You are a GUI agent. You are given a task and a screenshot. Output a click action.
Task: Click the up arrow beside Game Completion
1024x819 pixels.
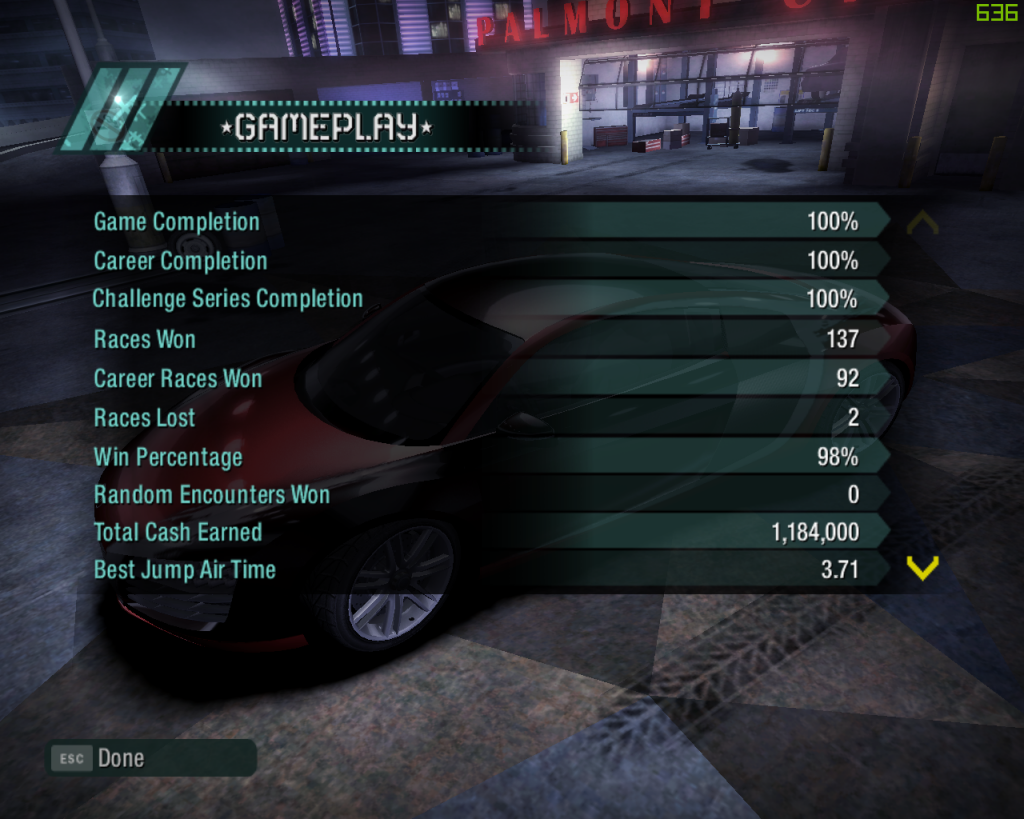pos(921,222)
